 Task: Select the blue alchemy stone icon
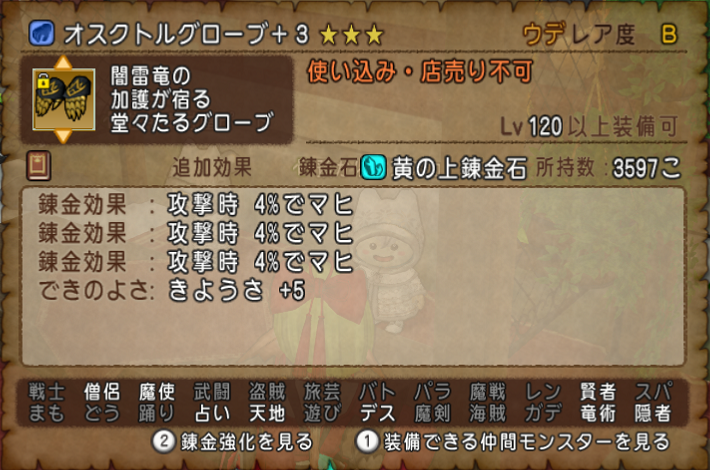coord(373,166)
